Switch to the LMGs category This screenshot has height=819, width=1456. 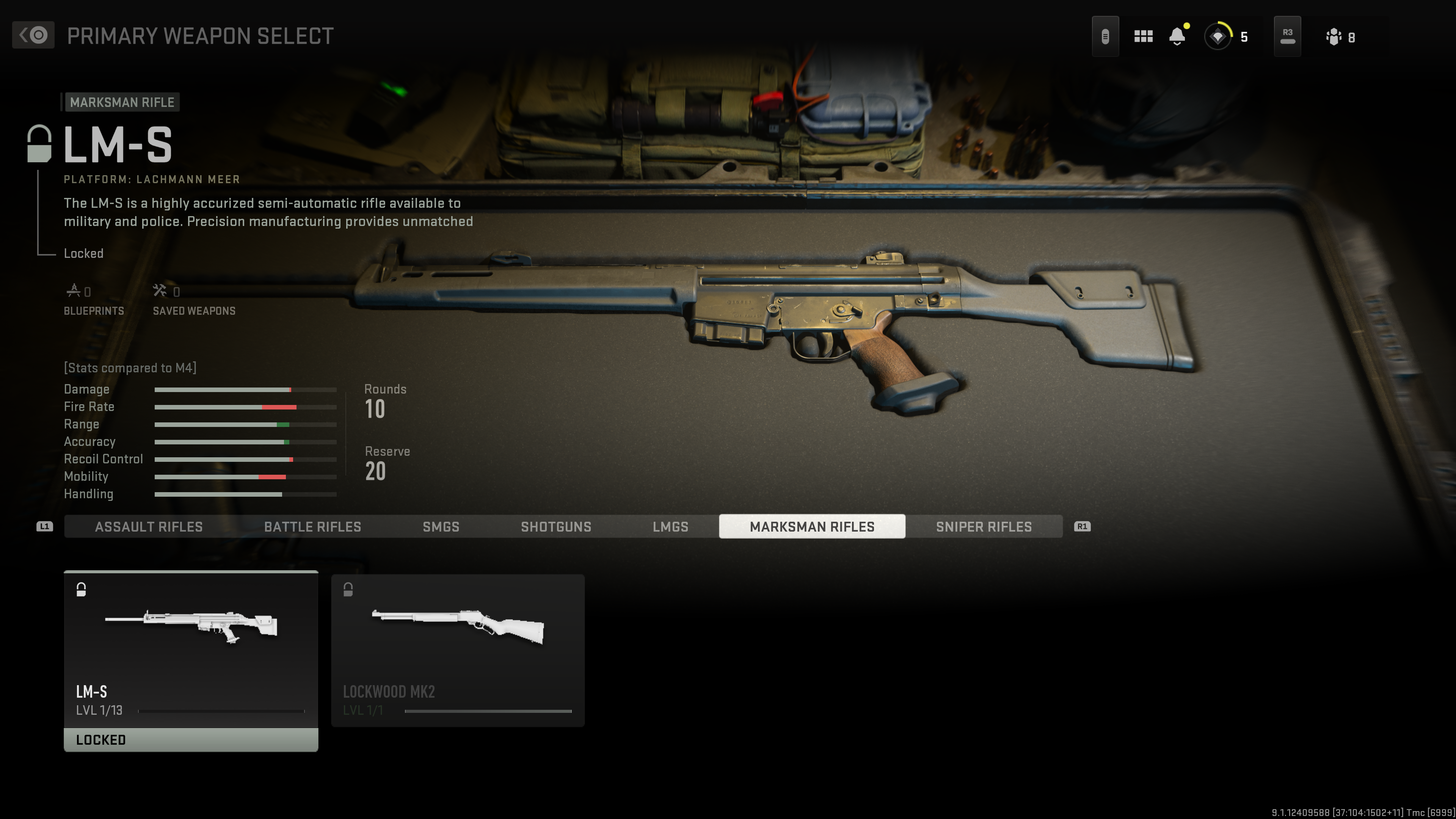tap(670, 527)
